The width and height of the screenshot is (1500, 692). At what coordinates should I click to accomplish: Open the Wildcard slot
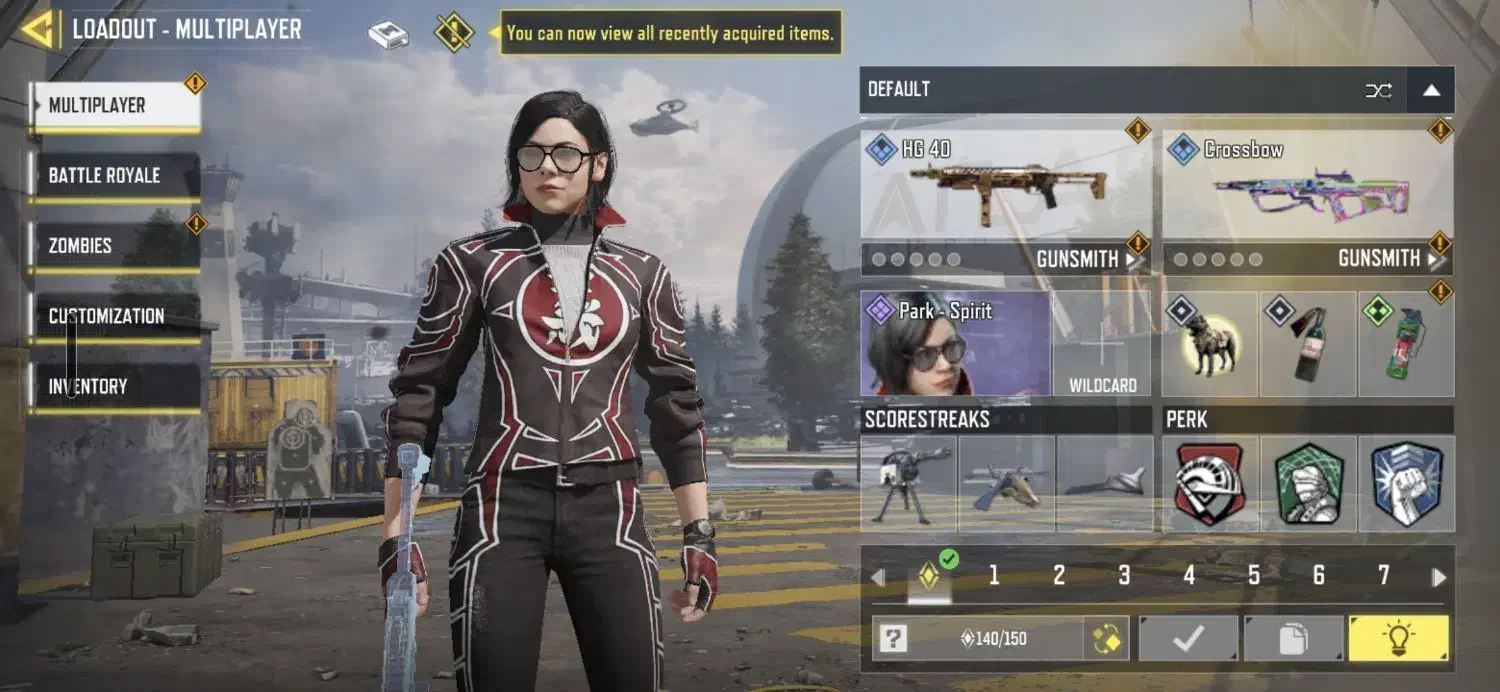pyautogui.click(x=1102, y=343)
